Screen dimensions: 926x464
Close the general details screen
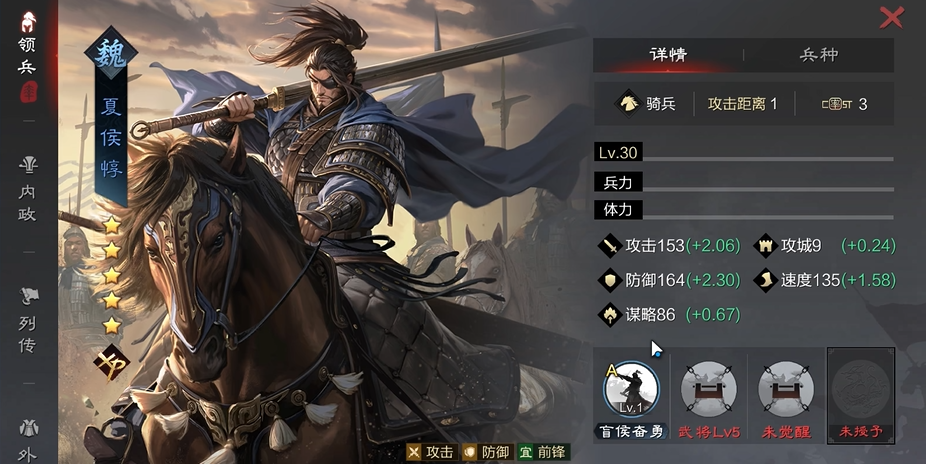pyautogui.click(x=890, y=17)
